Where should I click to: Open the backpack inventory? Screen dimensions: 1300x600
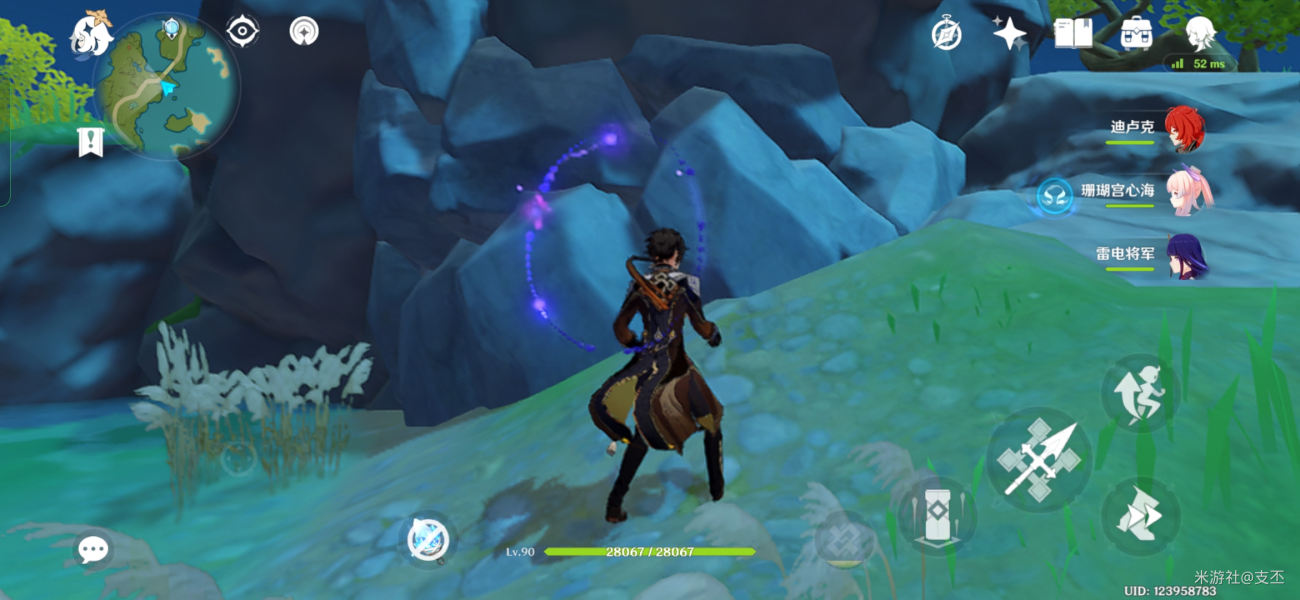[1136, 33]
